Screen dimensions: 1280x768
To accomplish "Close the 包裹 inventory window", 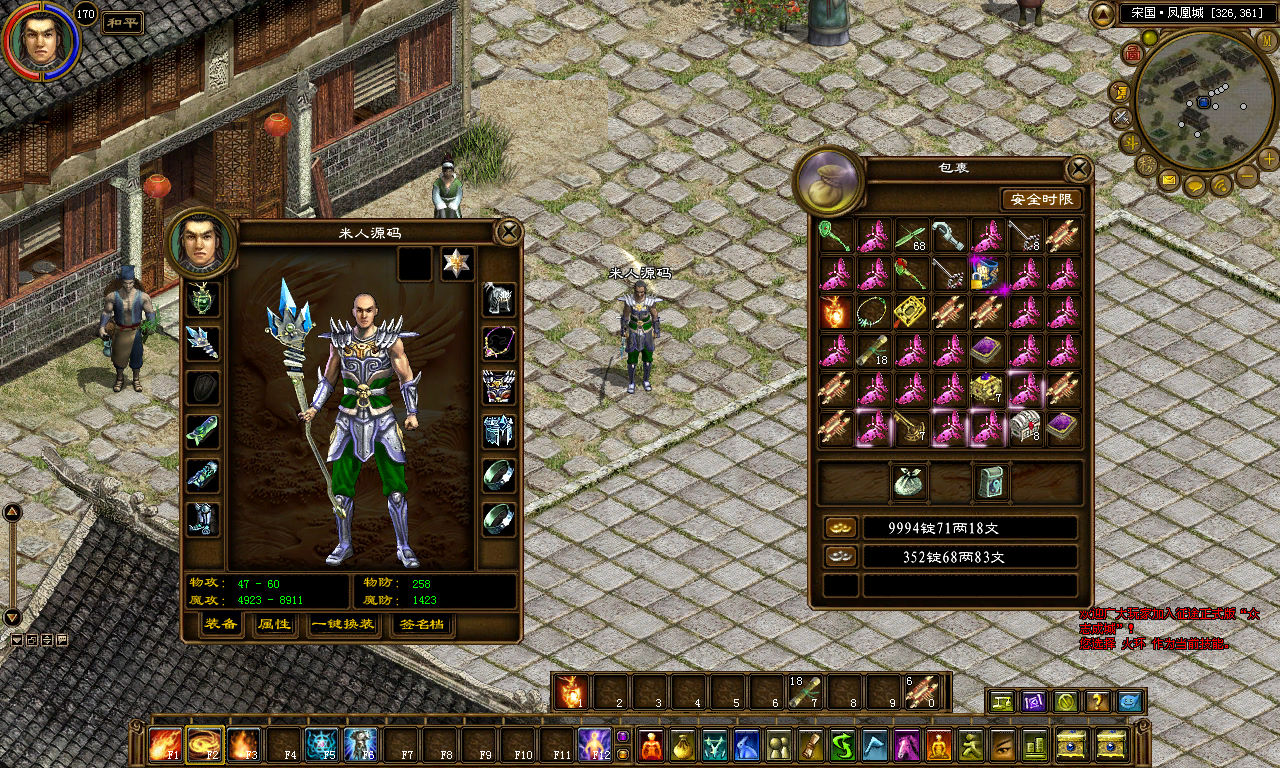I will click(1079, 168).
